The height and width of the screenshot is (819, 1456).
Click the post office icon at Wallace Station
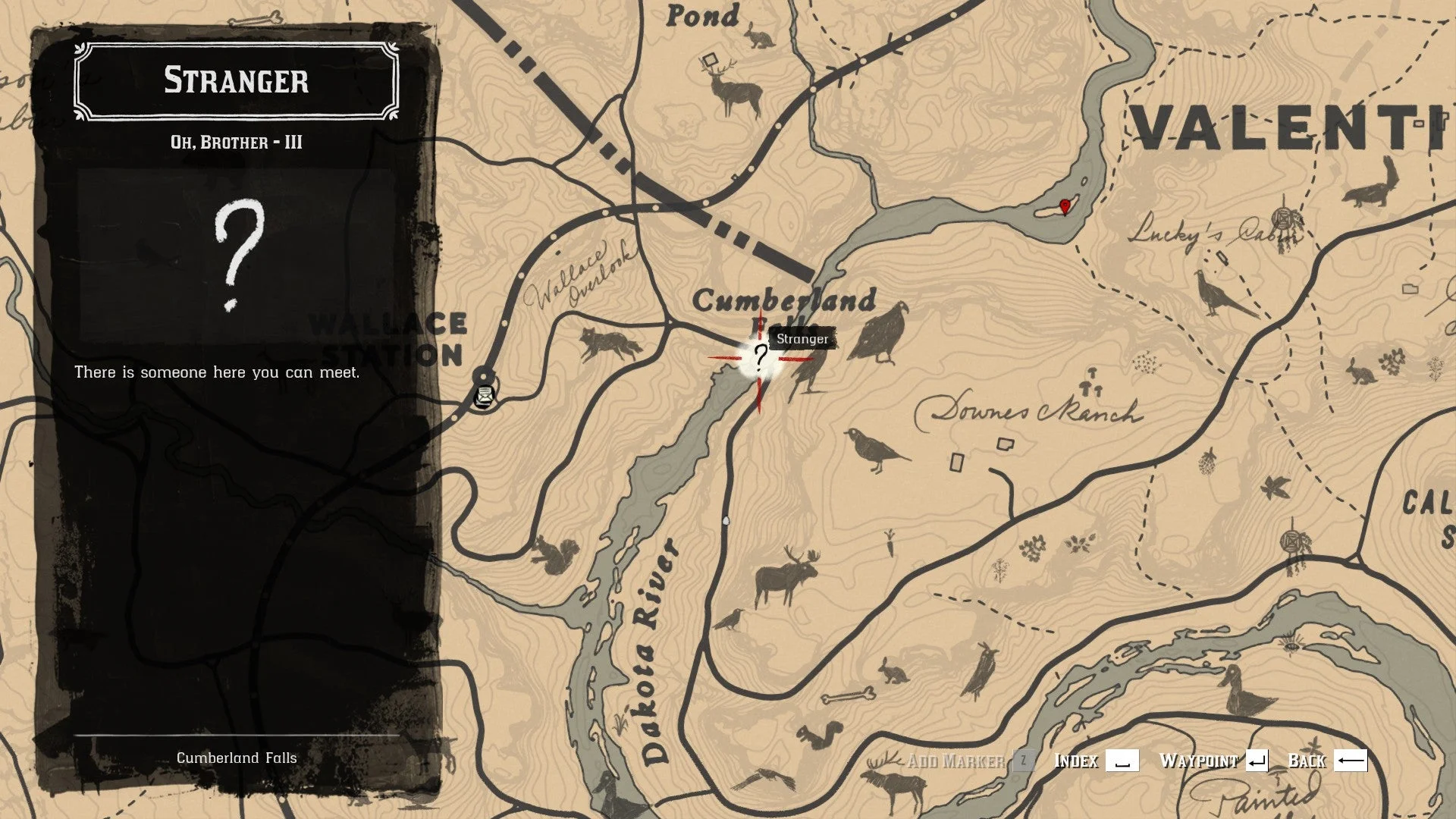(483, 397)
